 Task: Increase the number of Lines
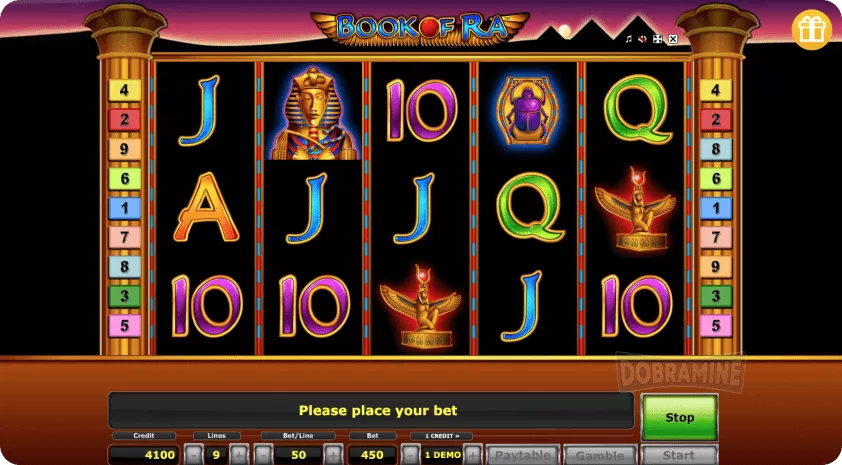click(240, 455)
